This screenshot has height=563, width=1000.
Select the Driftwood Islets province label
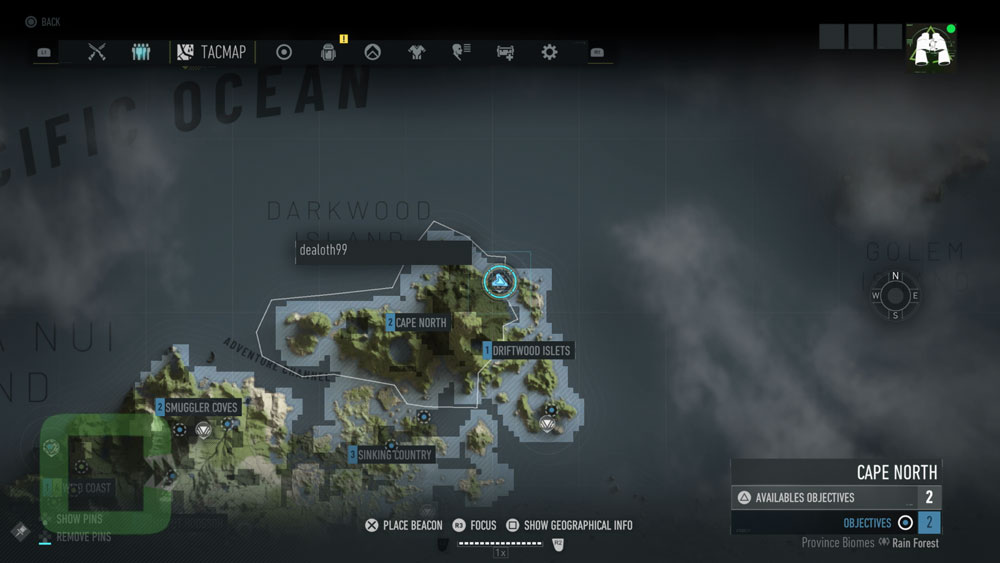(x=530, y=351)
